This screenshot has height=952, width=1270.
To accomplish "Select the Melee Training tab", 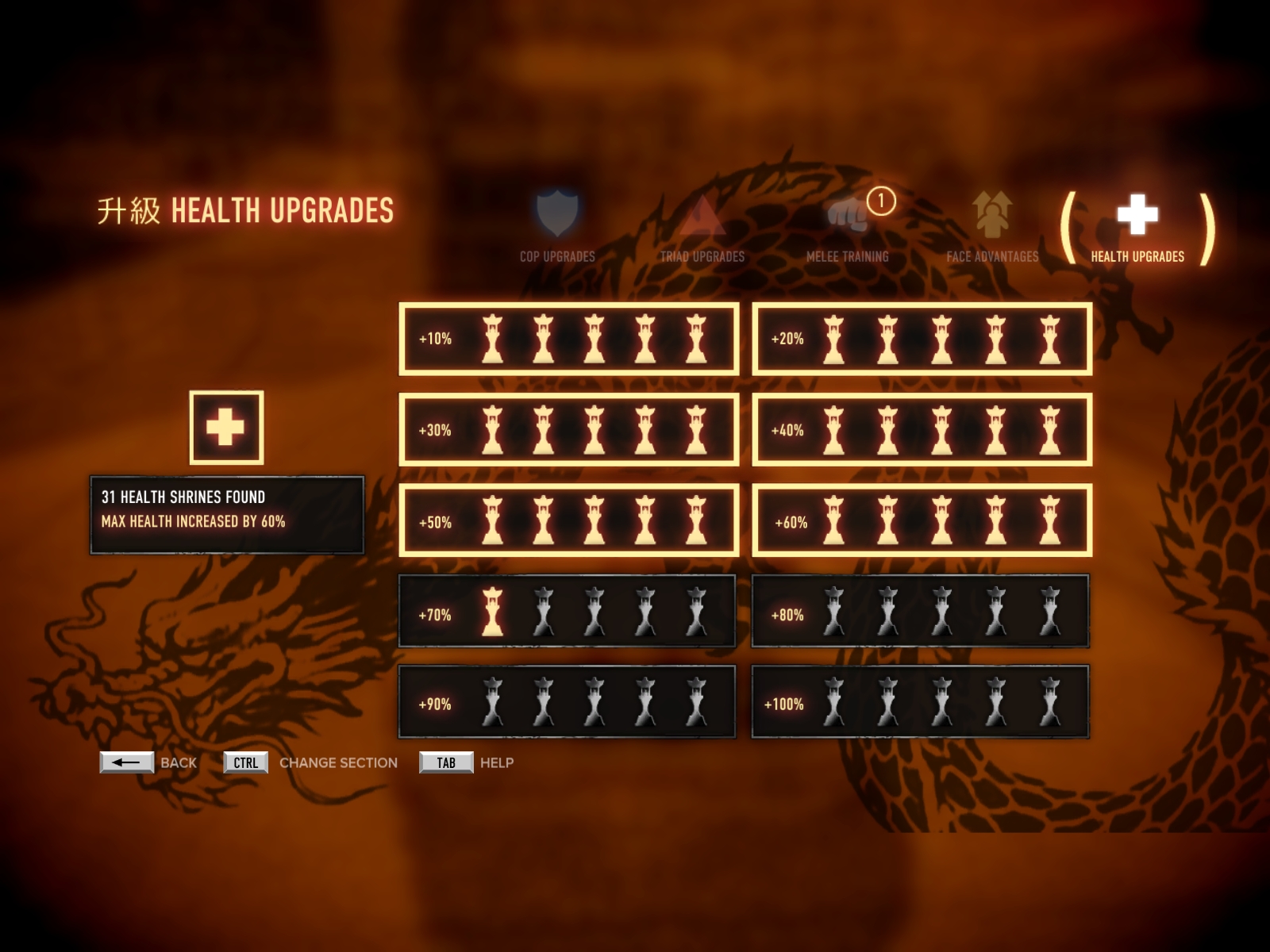I will (848, 227).
